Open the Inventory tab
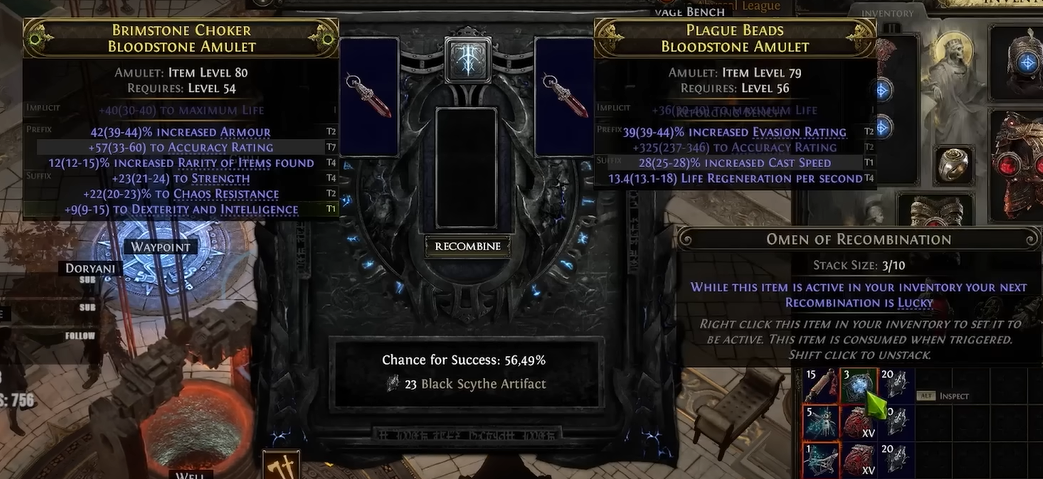The image size is (1043, 479). point(887,13)
